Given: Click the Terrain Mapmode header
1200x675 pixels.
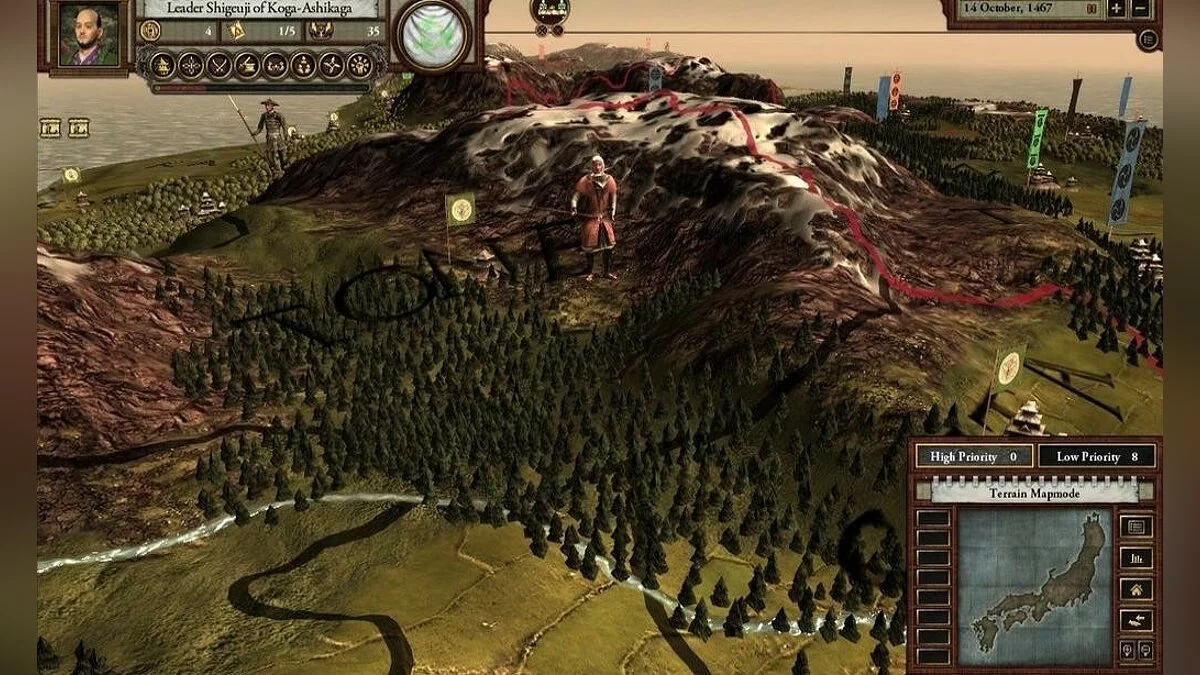Looking at the screenshot, I should tap(1034, 492).
